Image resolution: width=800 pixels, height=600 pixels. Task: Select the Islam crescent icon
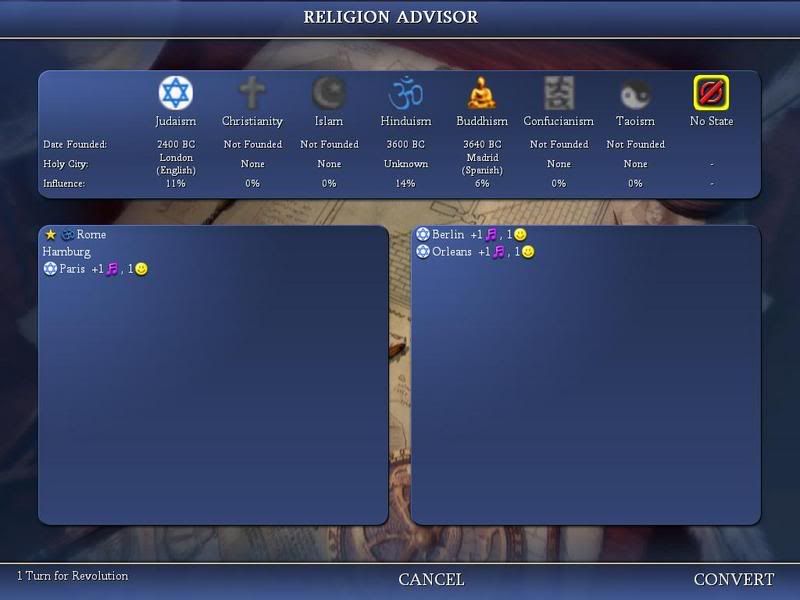click(329, 93)
